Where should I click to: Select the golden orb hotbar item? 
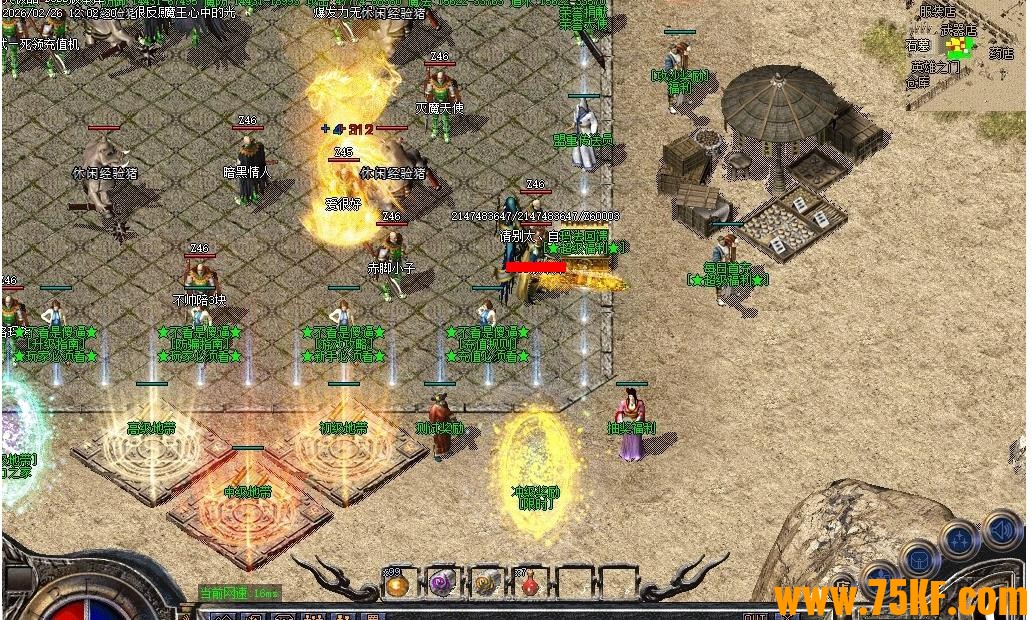pyautogui.click(x=397, y=585)
